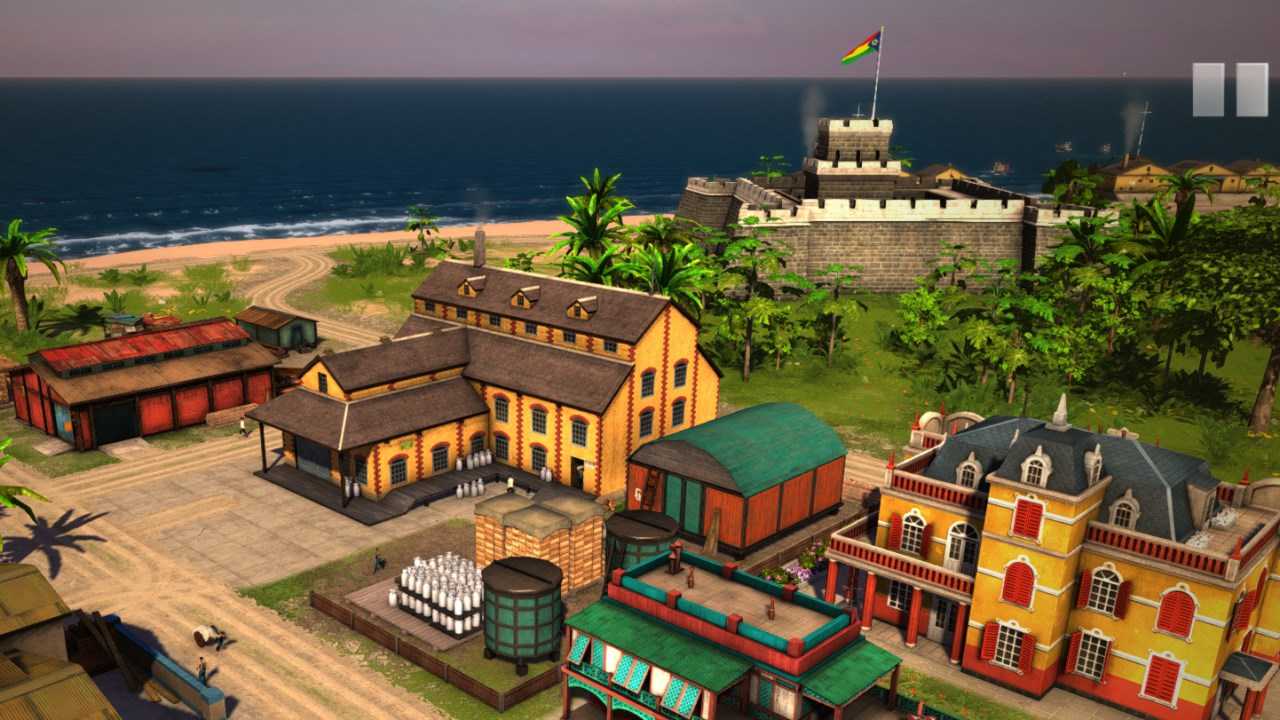Click the ladder leaning against the train car

pyautogui.click(x=651, y=490)
